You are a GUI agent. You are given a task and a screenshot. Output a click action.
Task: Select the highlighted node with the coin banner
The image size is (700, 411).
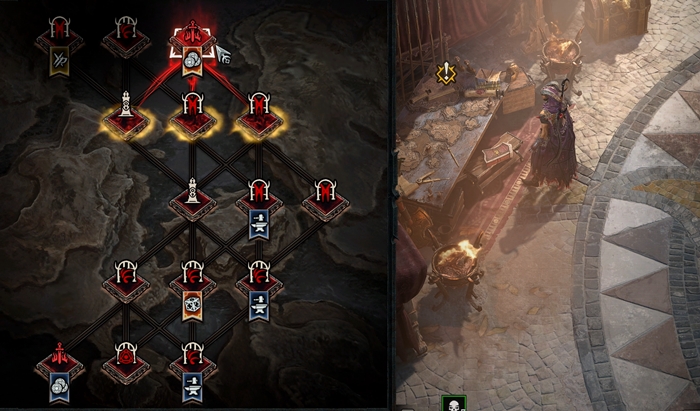(x=191, y=38)
